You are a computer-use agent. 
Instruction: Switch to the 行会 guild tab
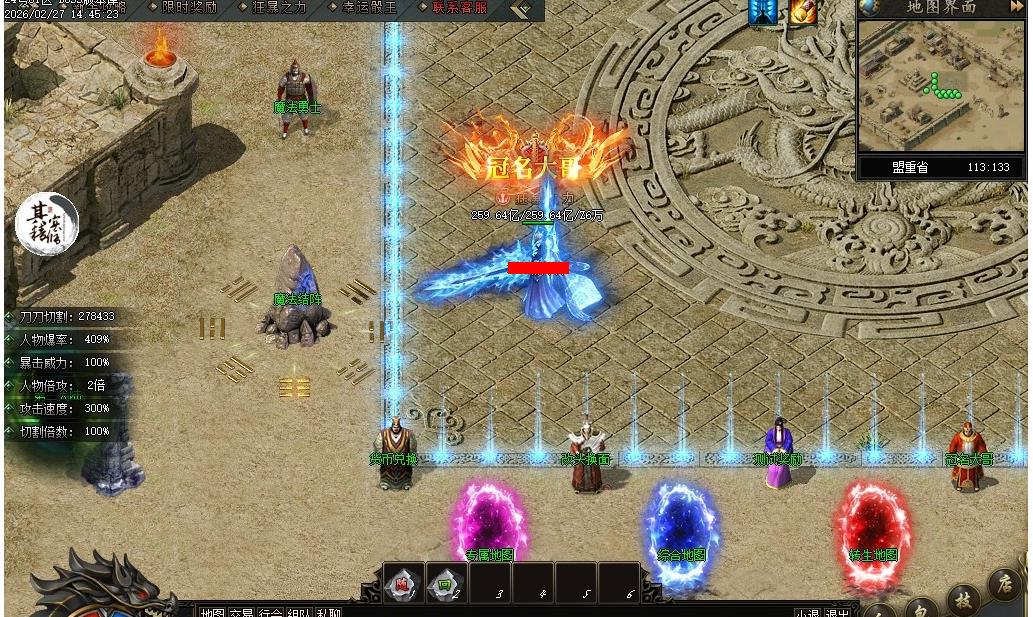coord(270,611)
